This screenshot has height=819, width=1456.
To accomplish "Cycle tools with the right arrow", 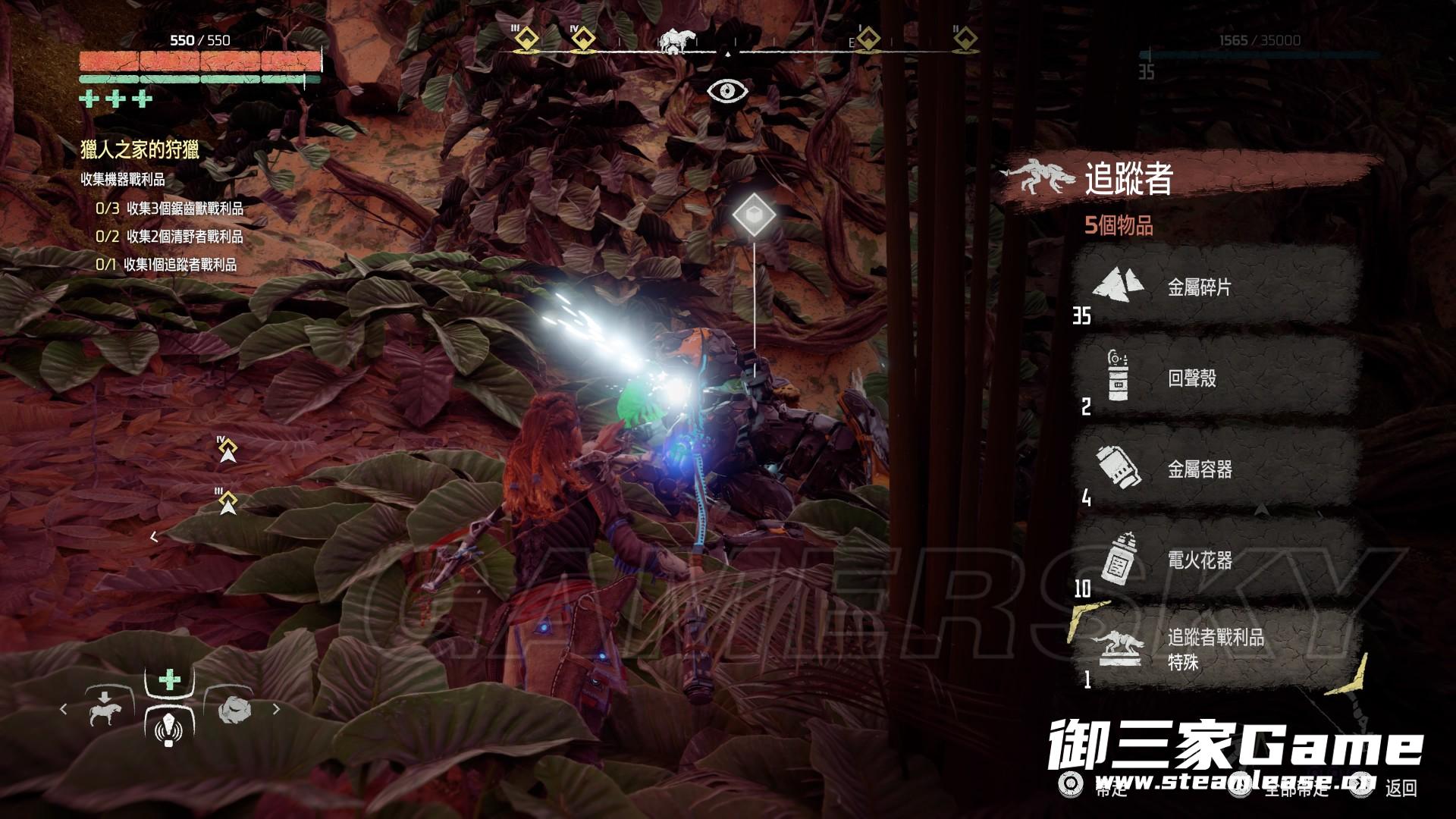I will click(276, 710).
